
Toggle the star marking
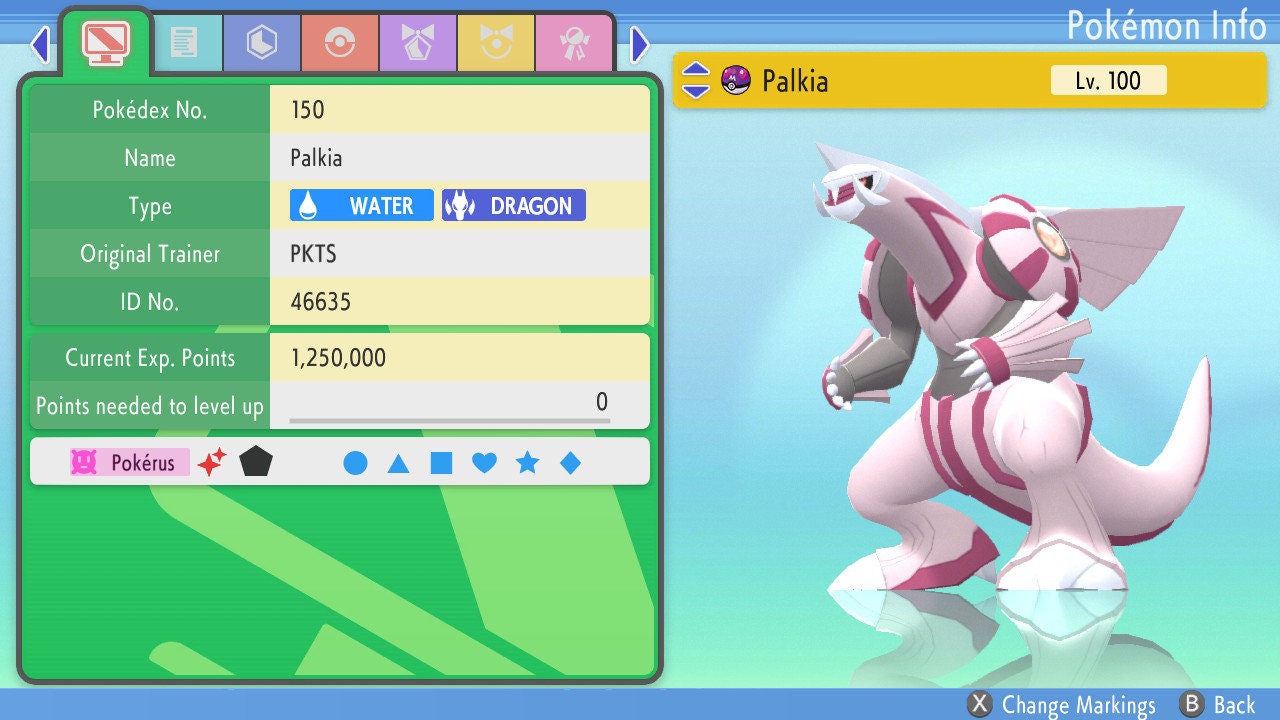click(527, 463)
